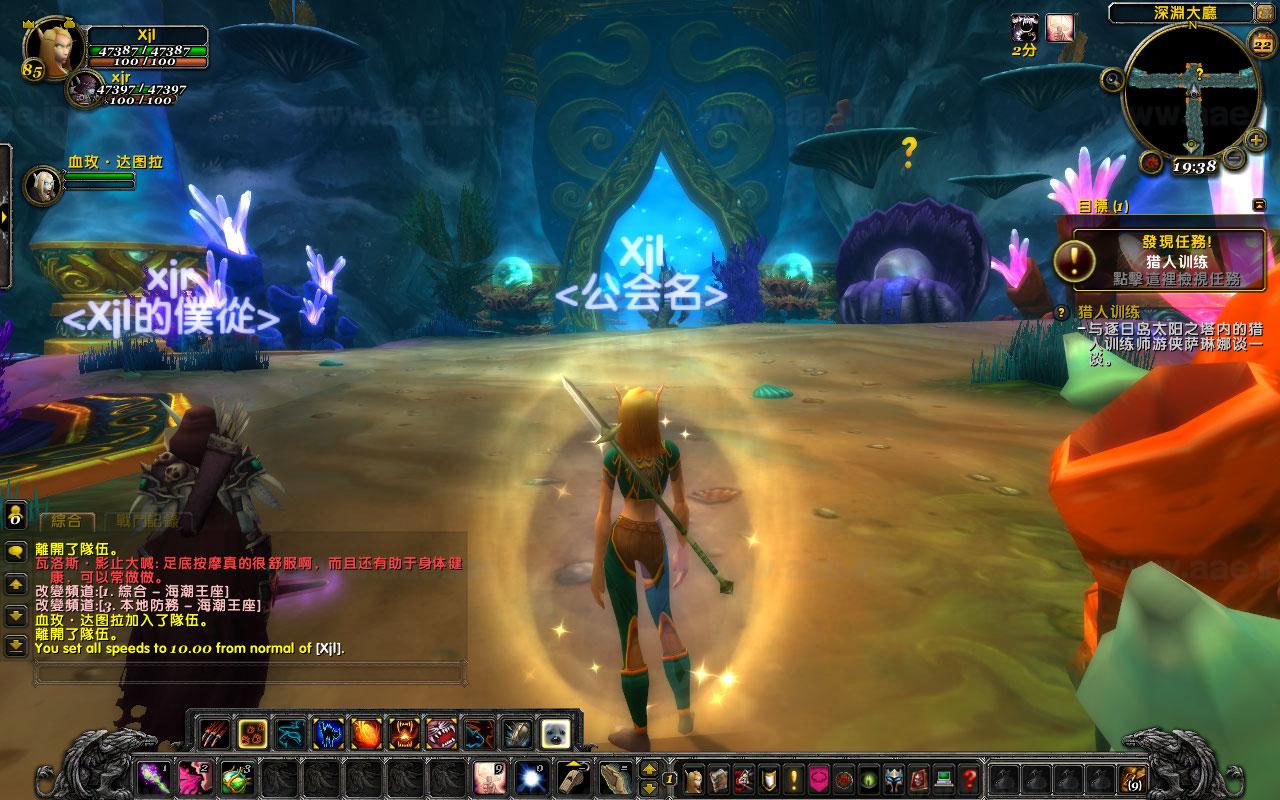The width and height of the screenshot is (1280, 800).
Task: Collapse the 目標 objectives tracker
Action: coord(1257,205)
